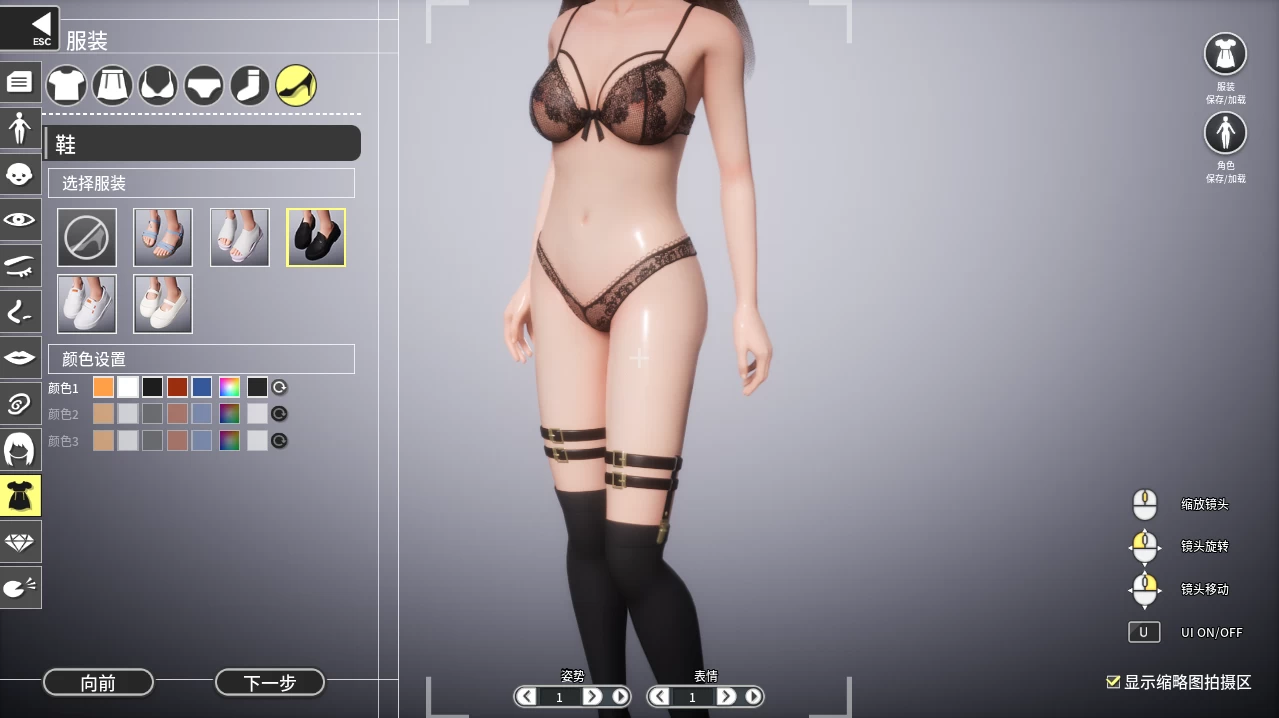Image resolution: width=1279 pixels, height=718 pixels.
Task: Choose the white slide sandals thumbnail
Action: click(x=240, y=237)
